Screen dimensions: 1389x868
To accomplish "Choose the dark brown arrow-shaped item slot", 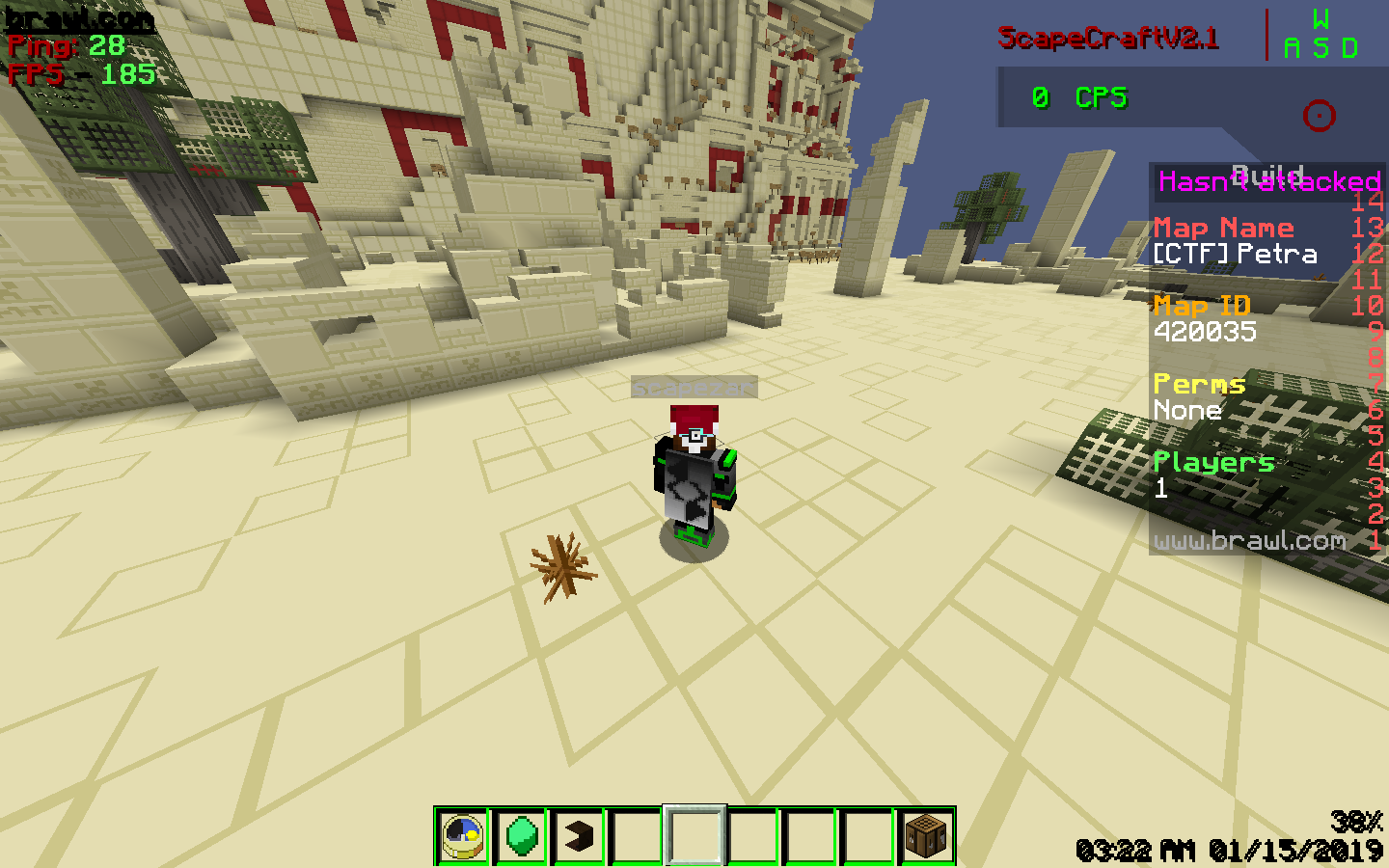I will pos(579,835).
